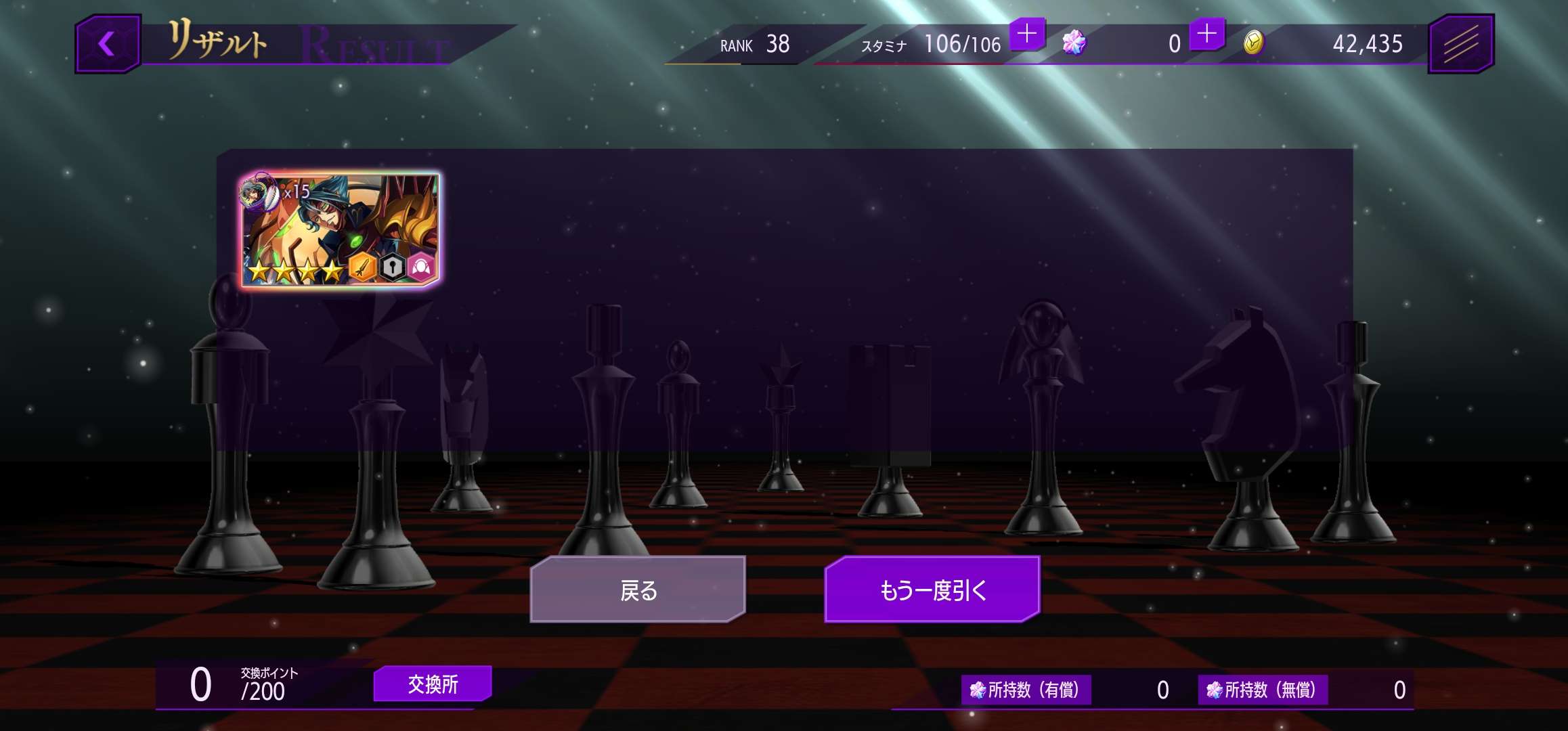Open the 交換所 exchange shop
This screenshot has width=1568, height=731.
click(433, 684)
